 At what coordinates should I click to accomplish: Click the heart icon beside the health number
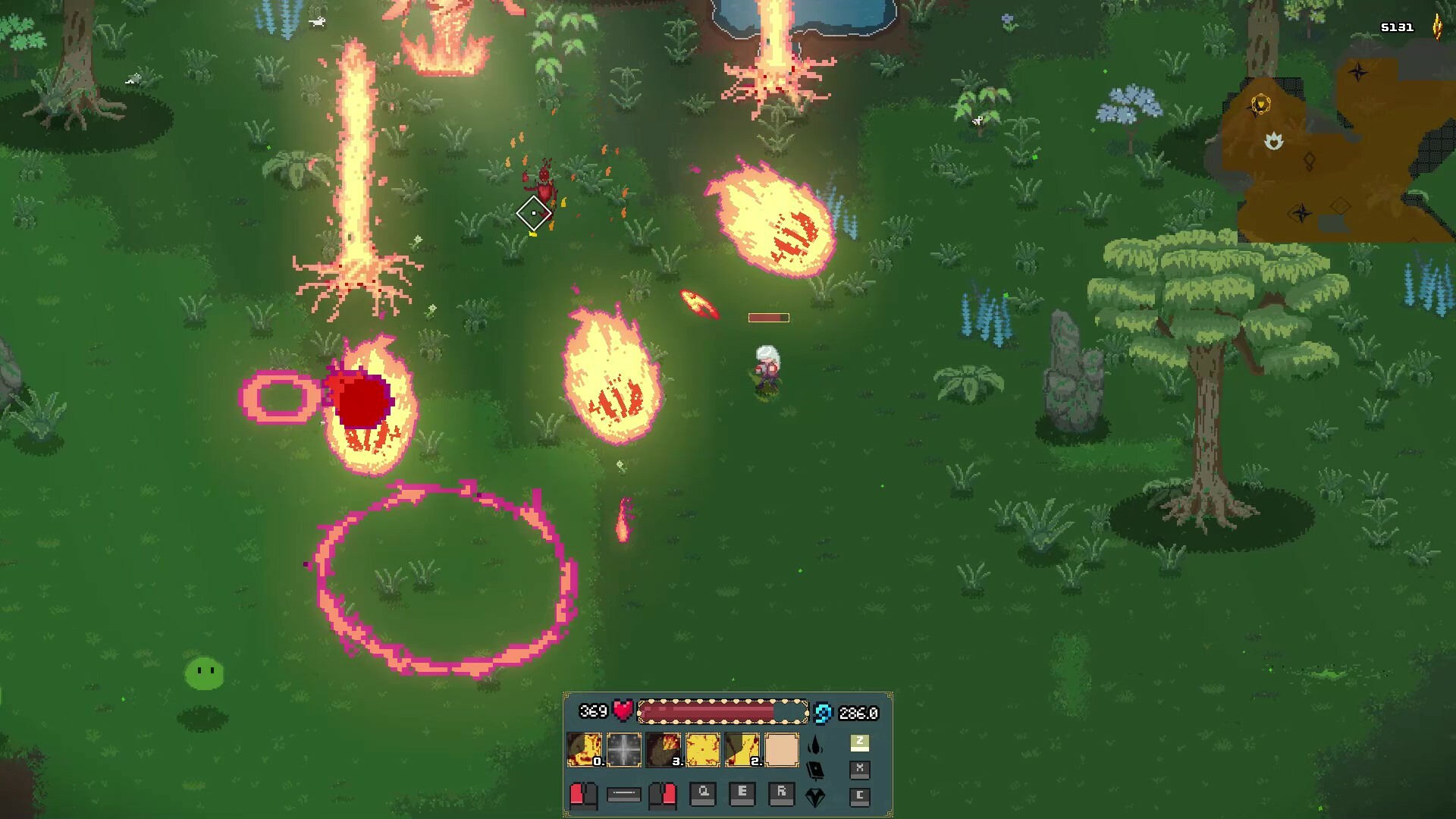click(623, 710)
